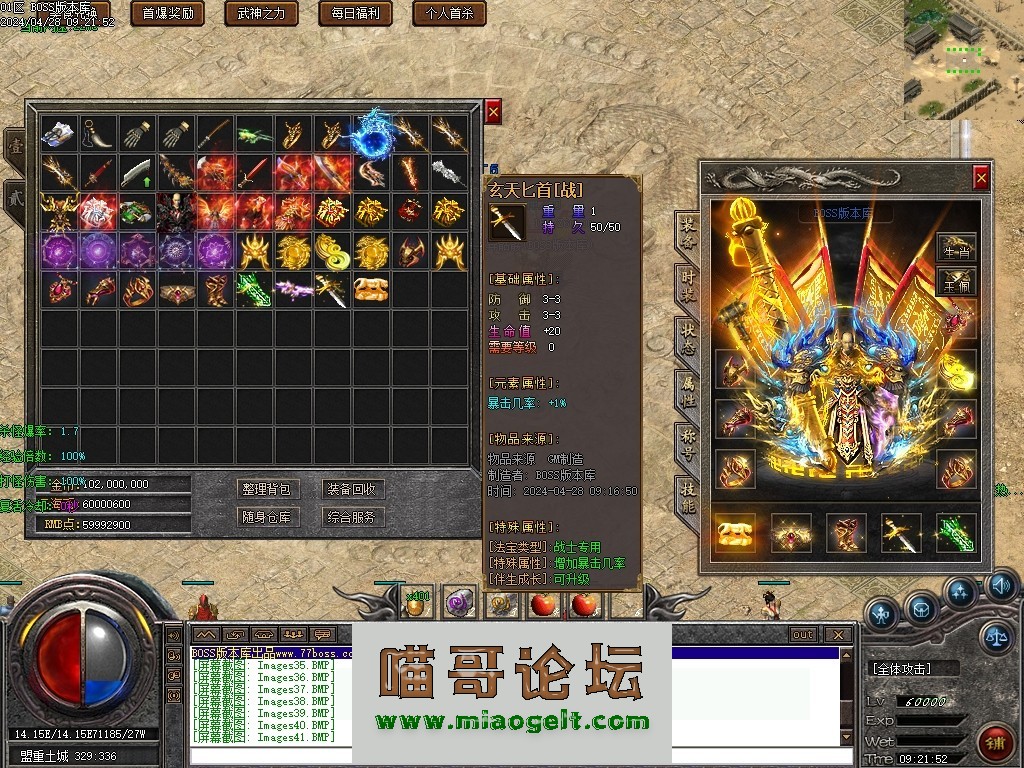Open the 随身仓库 portable warehouse
Viewport: 1024px width, 768px height.
(266, 517)
